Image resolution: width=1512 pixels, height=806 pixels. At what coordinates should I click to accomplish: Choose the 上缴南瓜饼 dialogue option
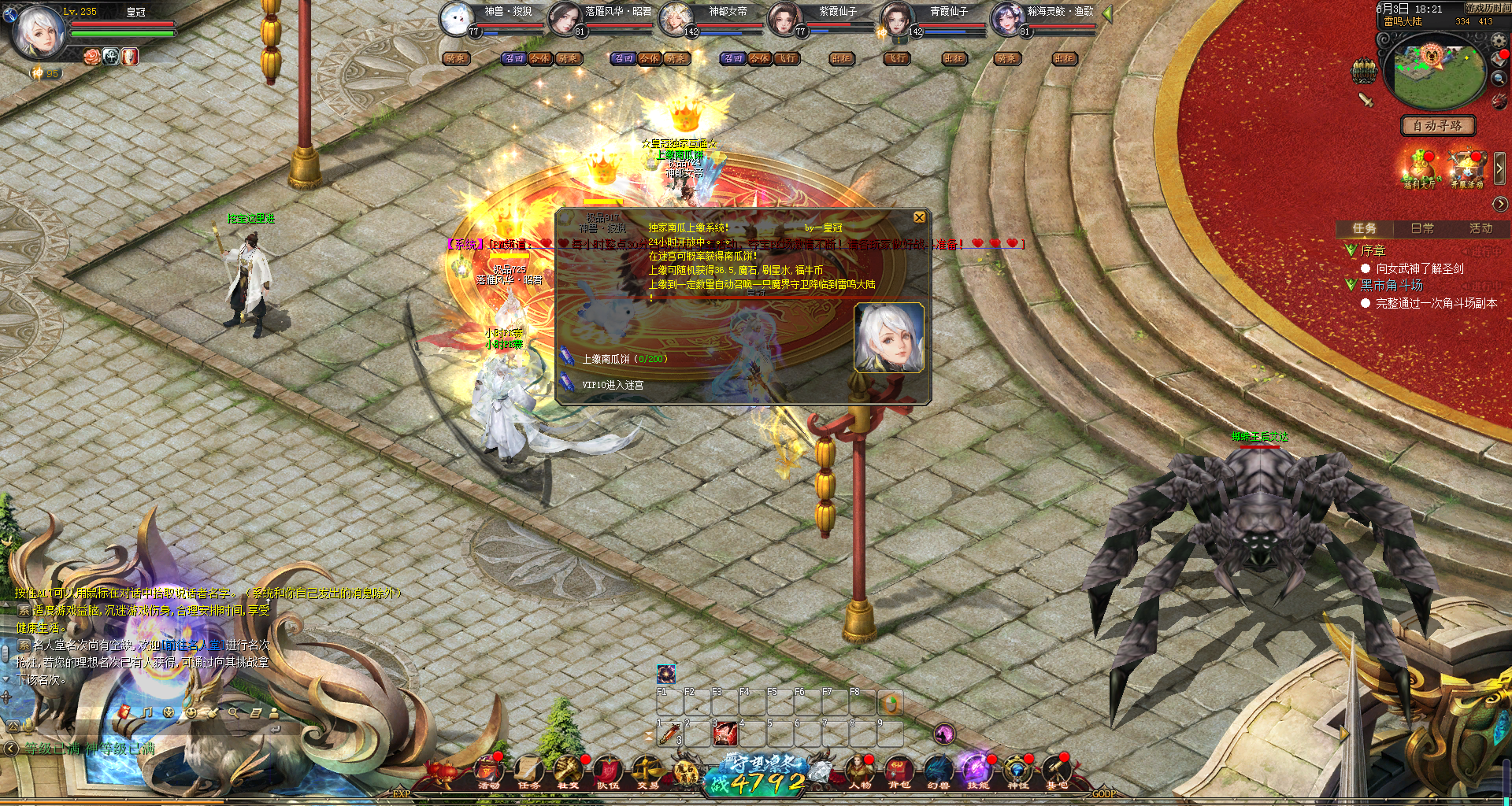tap(624, 359)
